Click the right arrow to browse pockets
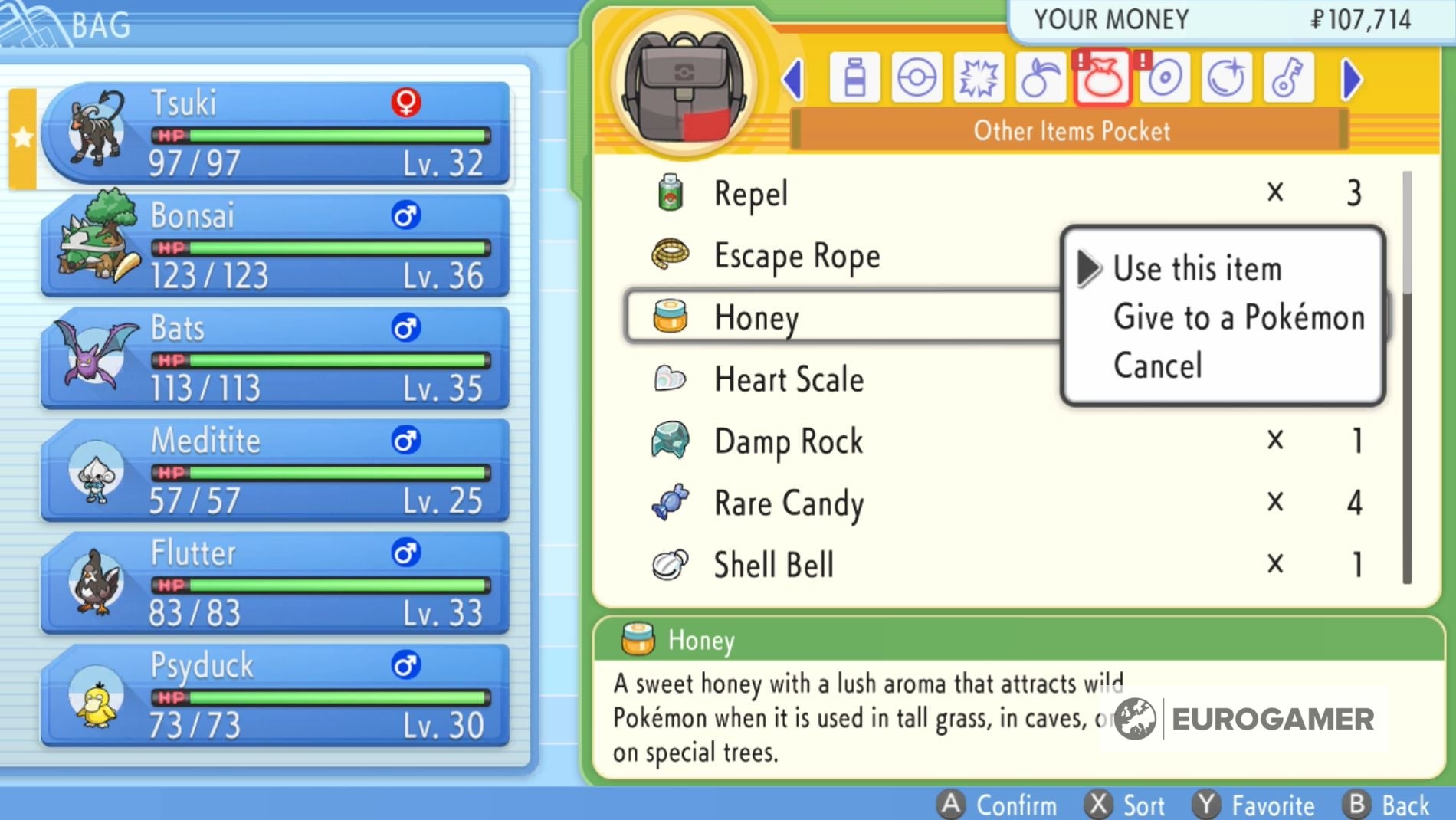 click(1351, 77)
